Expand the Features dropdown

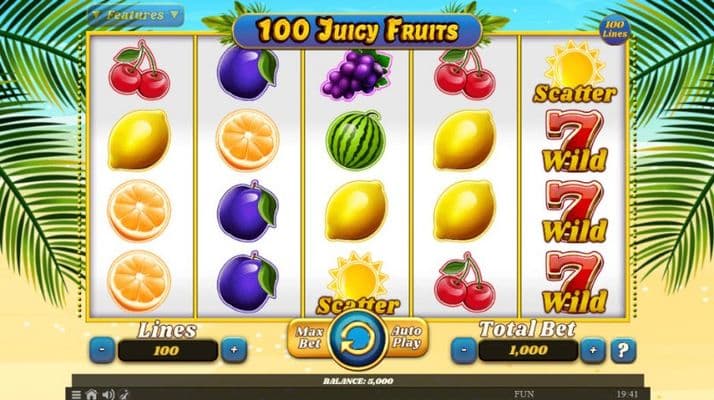[x=133, y=15]
